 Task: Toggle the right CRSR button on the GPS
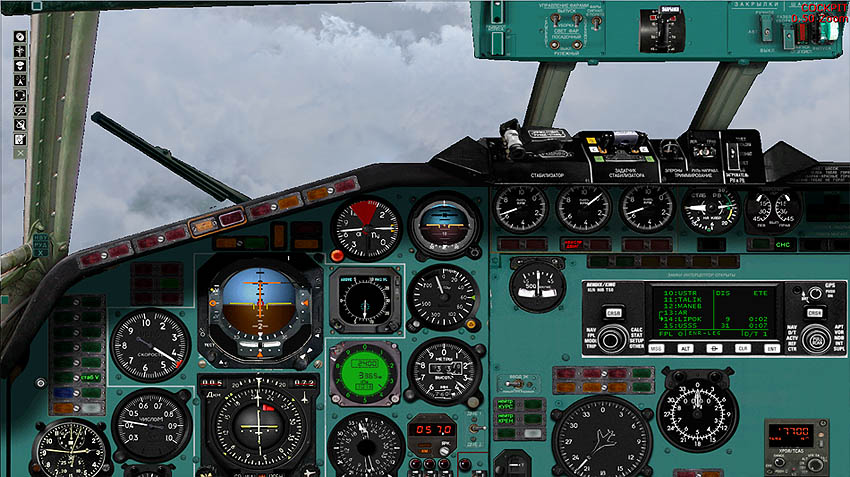pos(814,312)
